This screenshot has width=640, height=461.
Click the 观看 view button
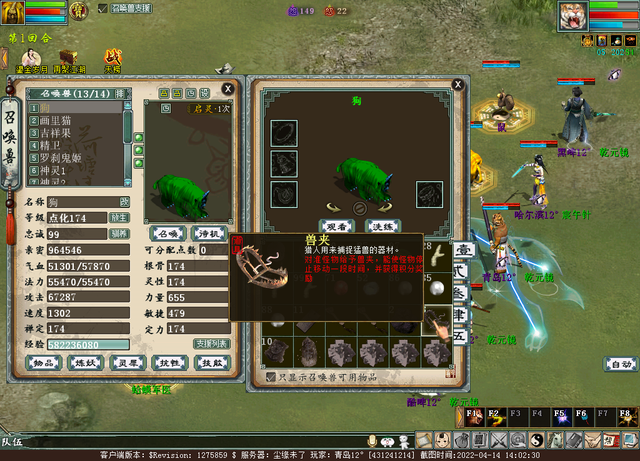pos(337,226)
